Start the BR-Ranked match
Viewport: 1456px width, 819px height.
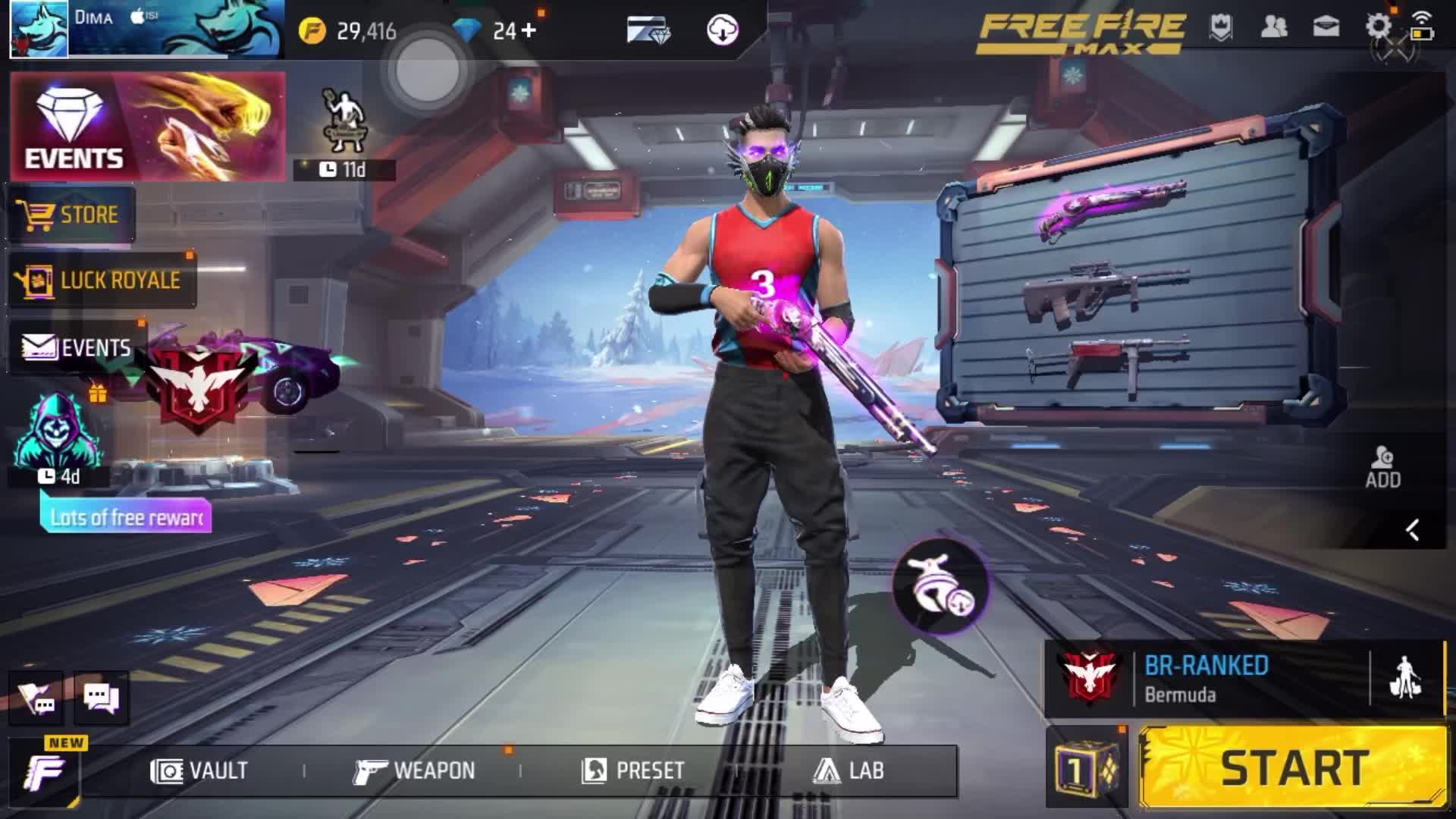pos(1293,767)
